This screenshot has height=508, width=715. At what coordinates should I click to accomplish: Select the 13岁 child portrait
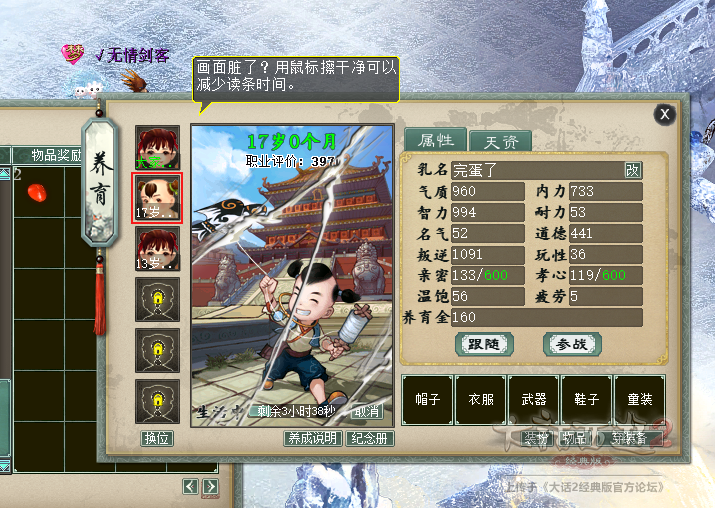pos(157,250)
